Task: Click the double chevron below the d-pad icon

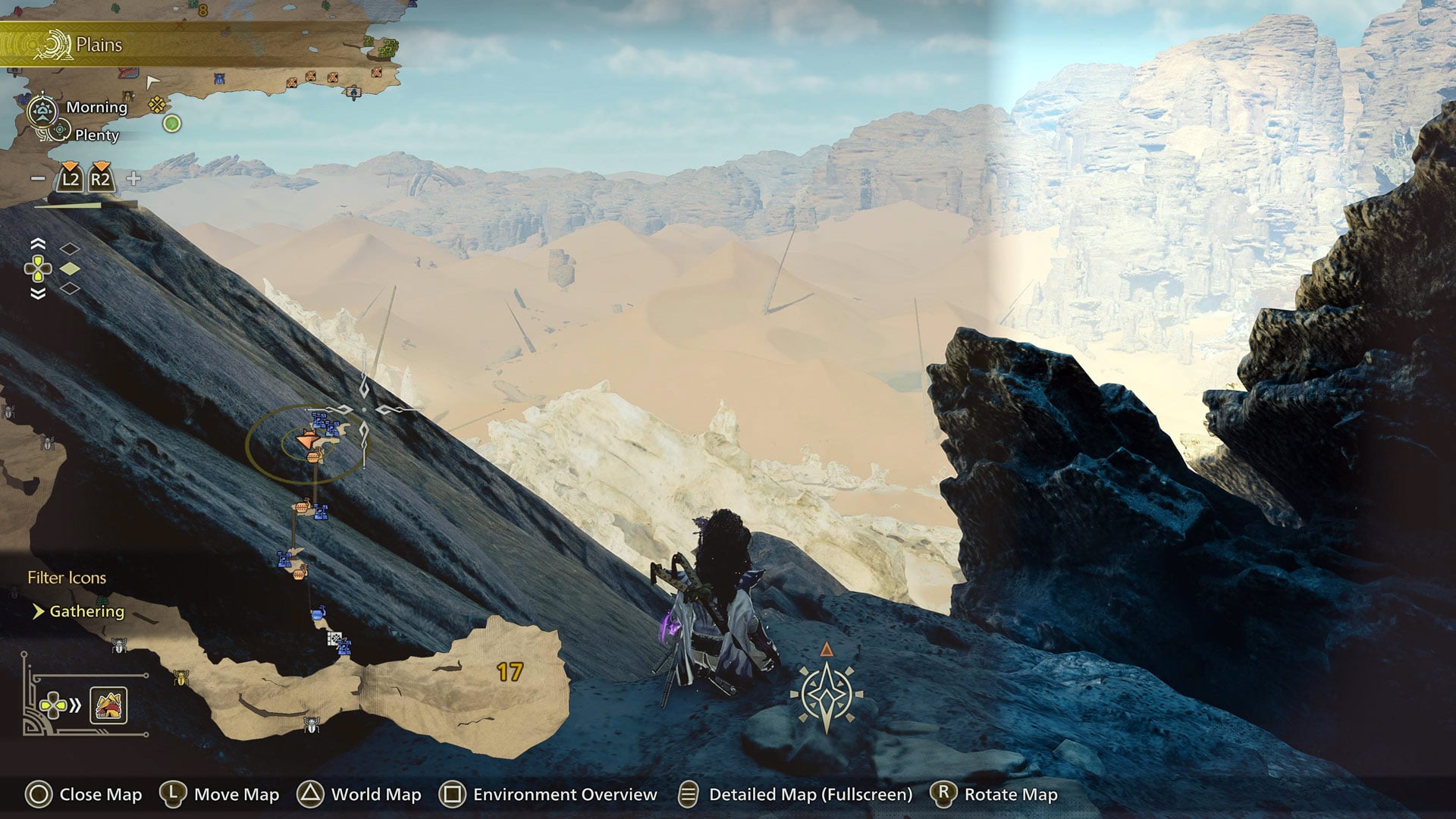Action: click(38, 293)
